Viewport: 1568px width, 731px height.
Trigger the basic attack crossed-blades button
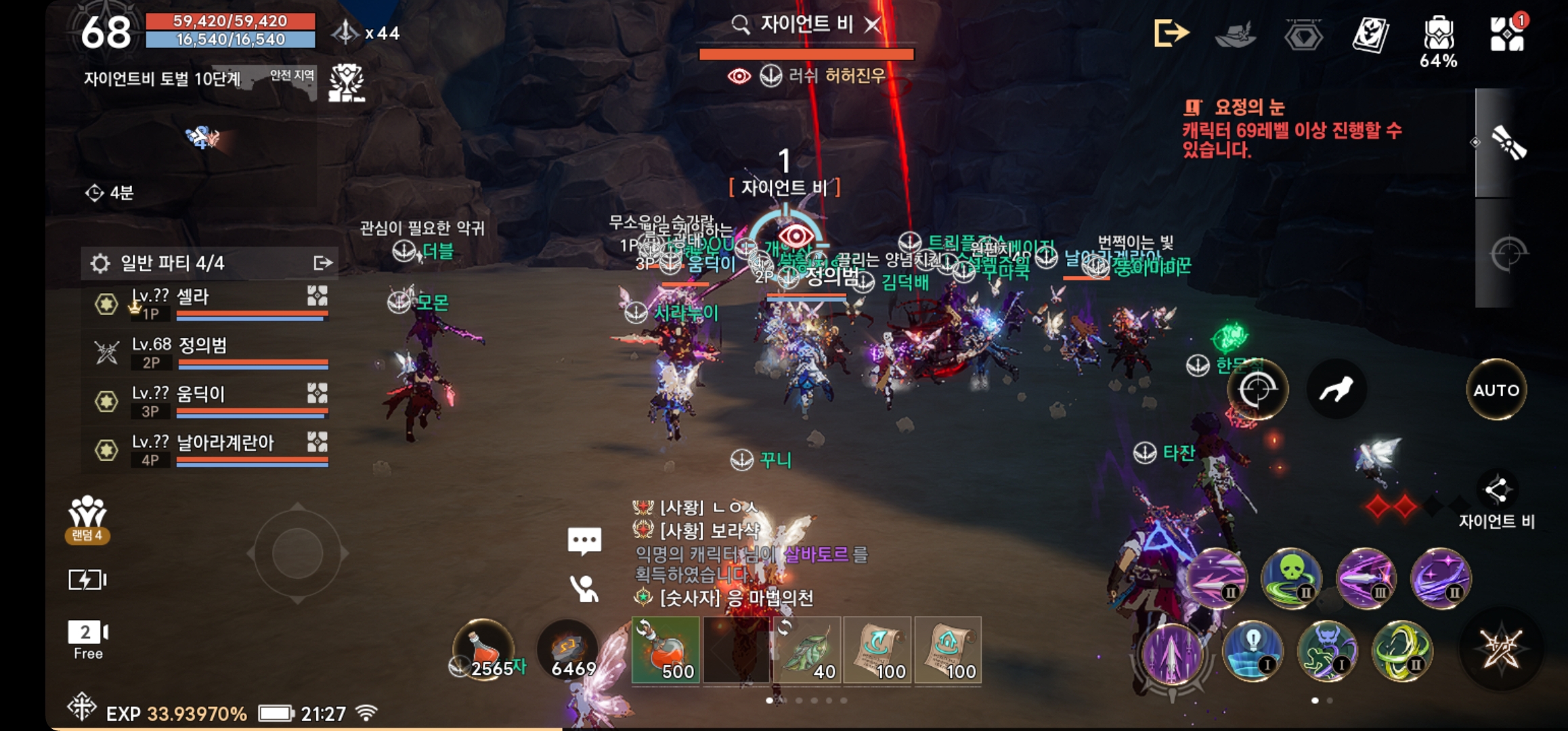tap(1501, 648)
